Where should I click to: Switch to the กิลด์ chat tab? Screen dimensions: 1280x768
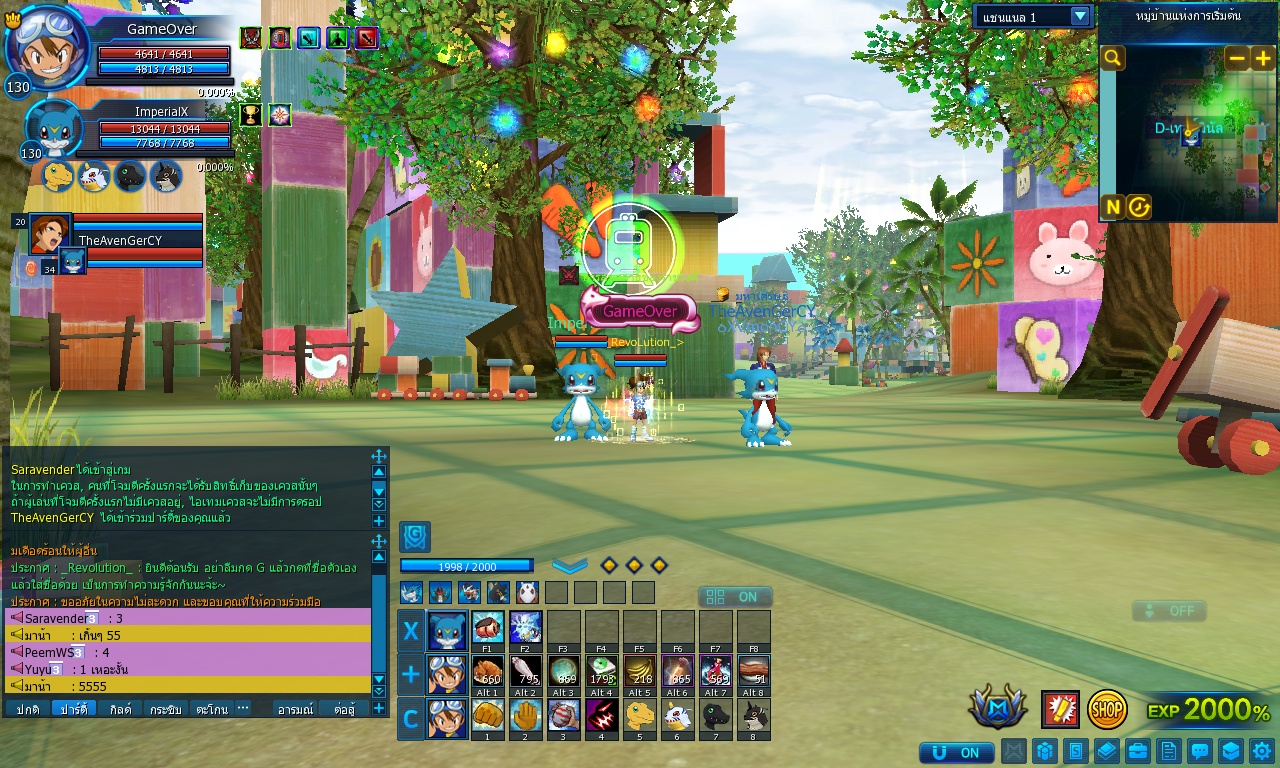click(x=120, y=708)
